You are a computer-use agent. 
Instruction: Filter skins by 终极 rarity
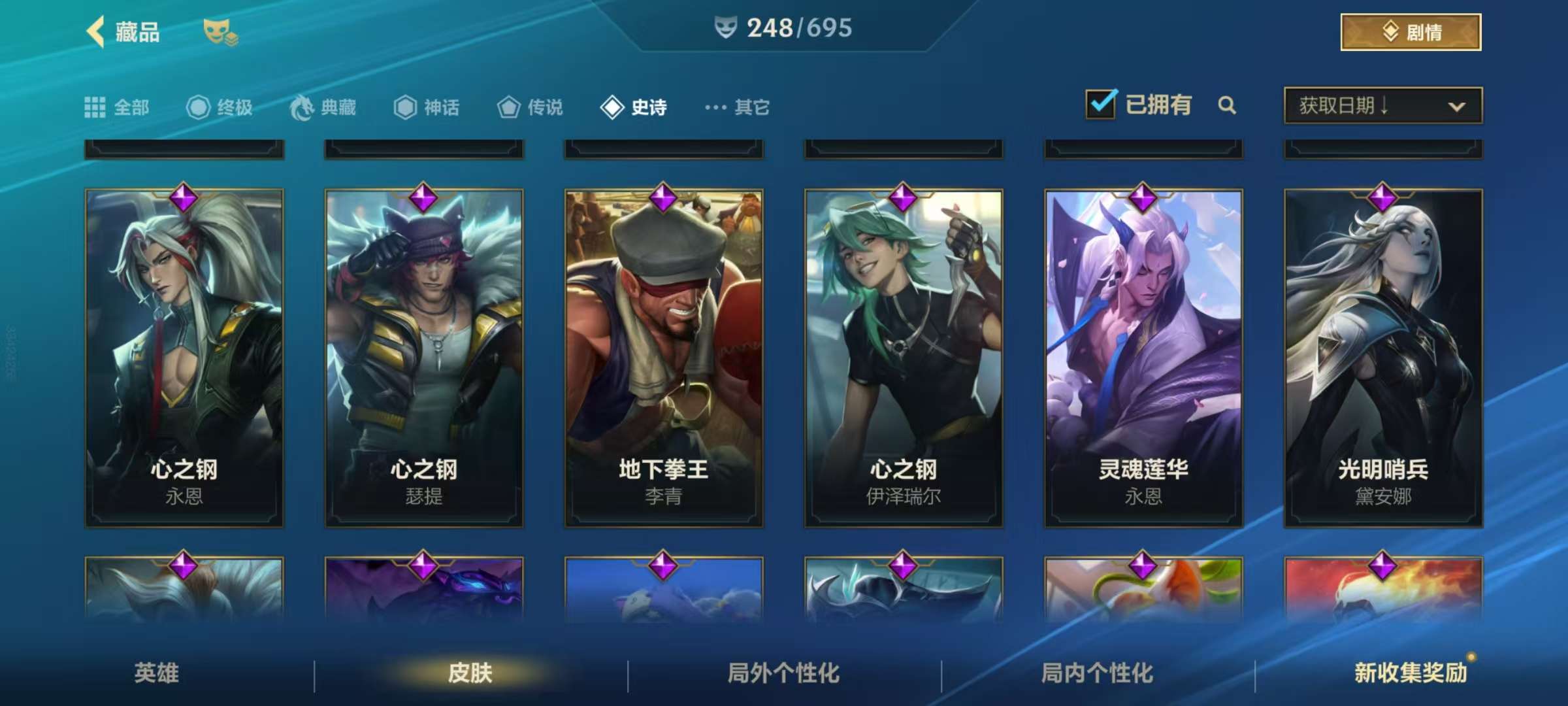point(220,107)
